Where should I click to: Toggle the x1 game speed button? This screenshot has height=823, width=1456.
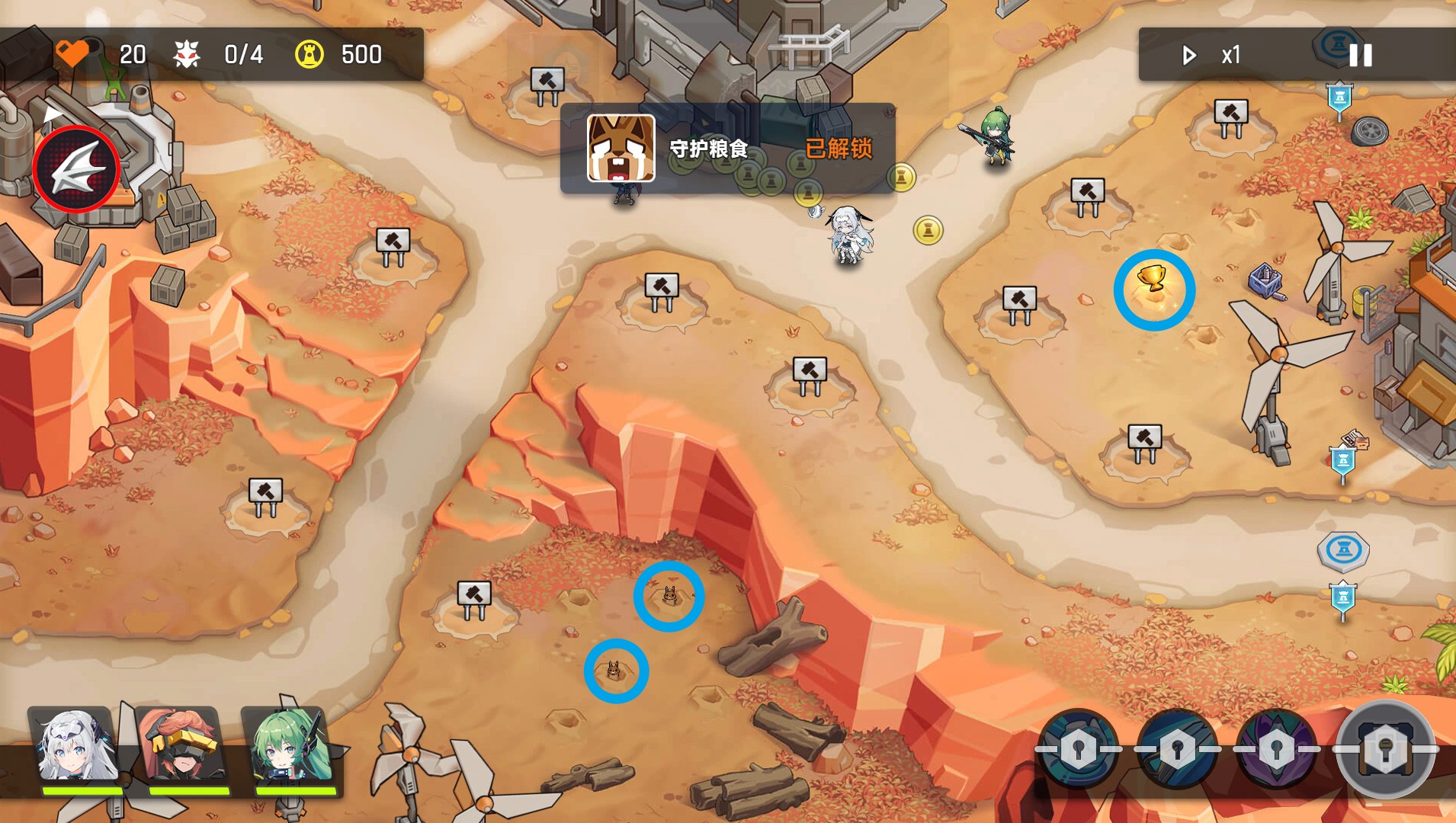coord(1213,55)
